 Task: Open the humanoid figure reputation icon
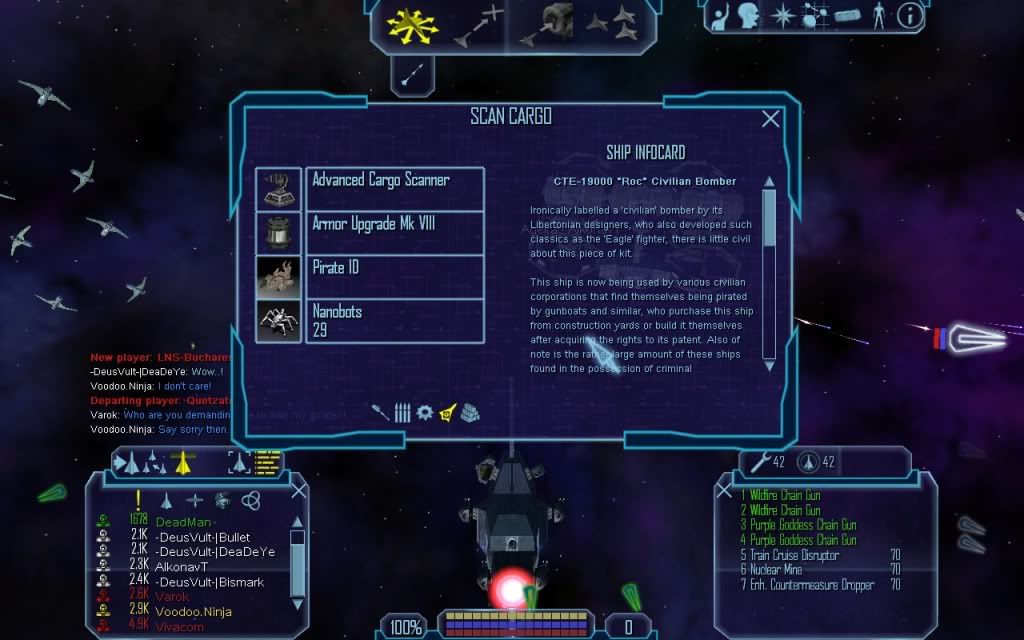pyautogui.click(x=878, y=15)
